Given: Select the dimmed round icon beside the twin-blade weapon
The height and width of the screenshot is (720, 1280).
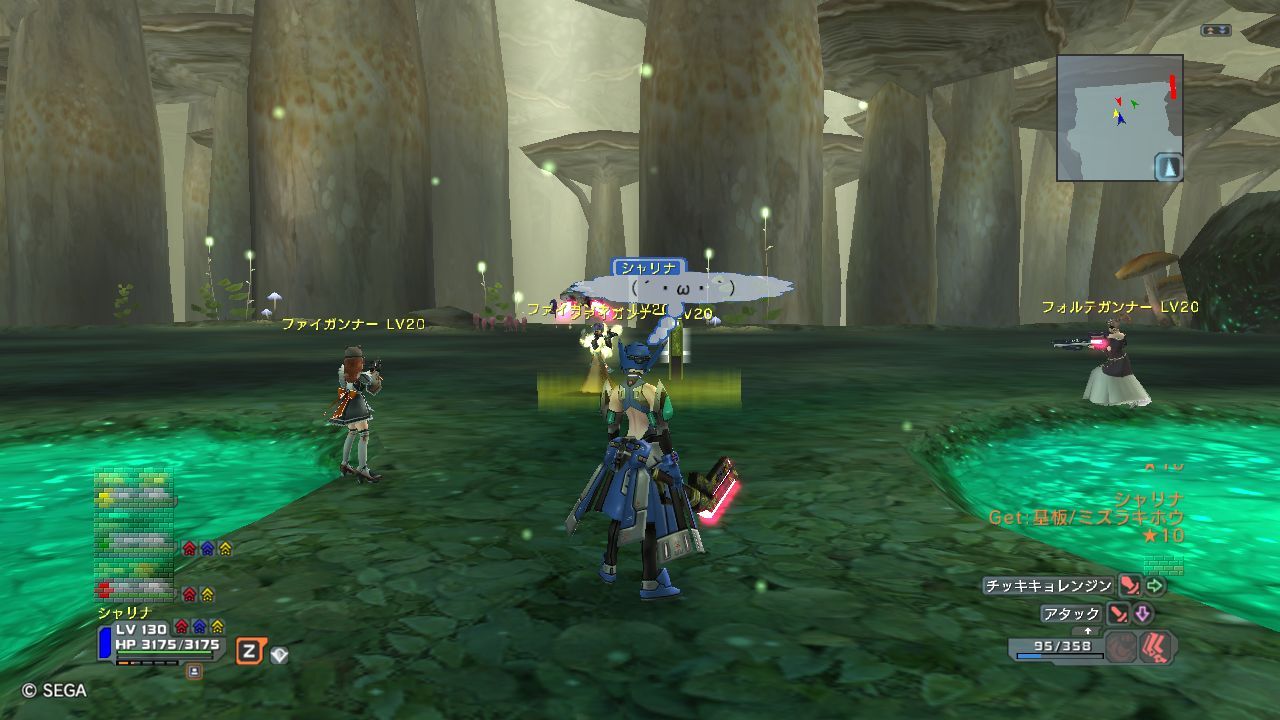Looking at the screenshot, I should [1123, 647].
